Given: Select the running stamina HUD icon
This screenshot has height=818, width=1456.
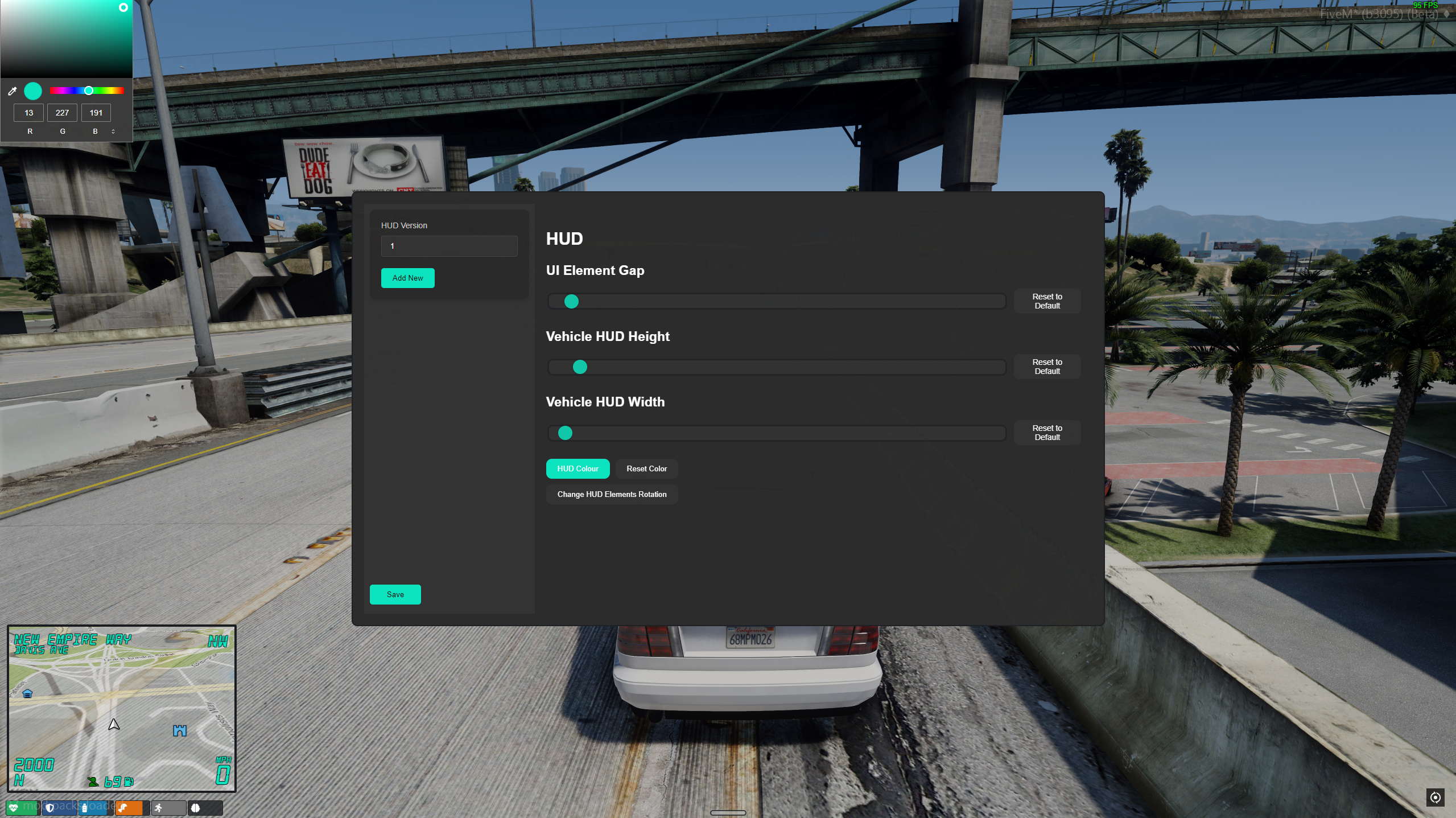Looking at the screenshot, I should 159,808.
